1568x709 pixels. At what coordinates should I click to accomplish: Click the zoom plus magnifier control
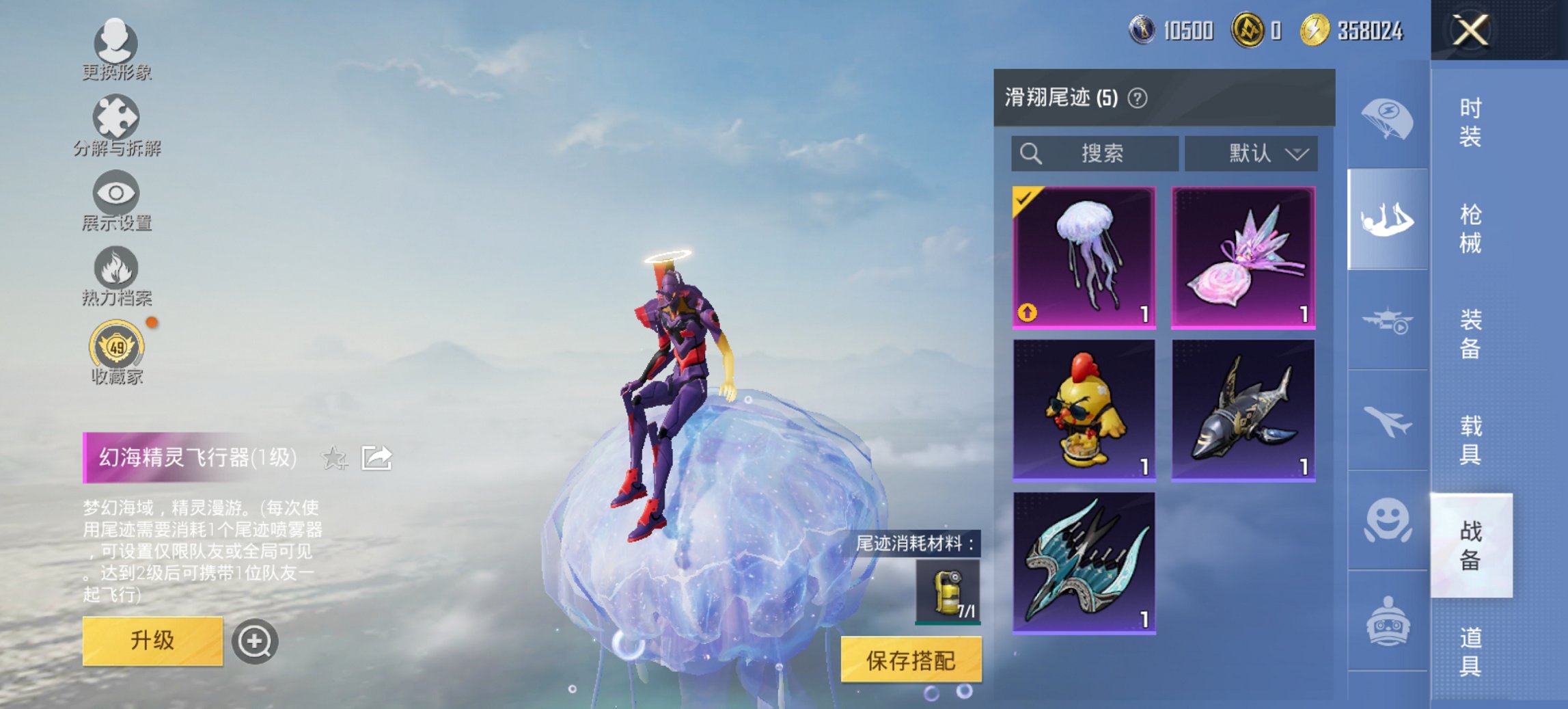256,640
